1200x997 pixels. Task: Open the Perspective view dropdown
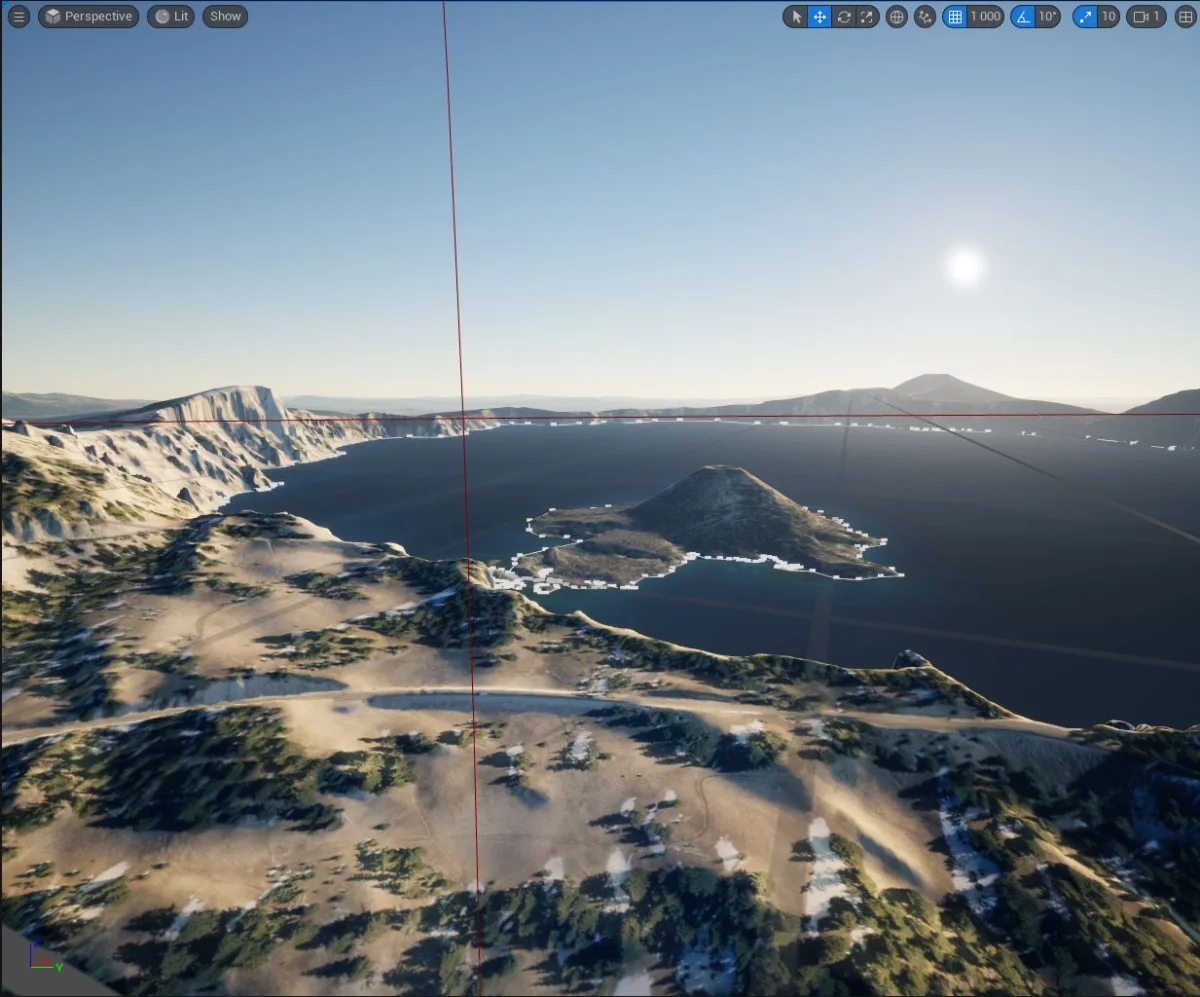click(x=88, y=16)
